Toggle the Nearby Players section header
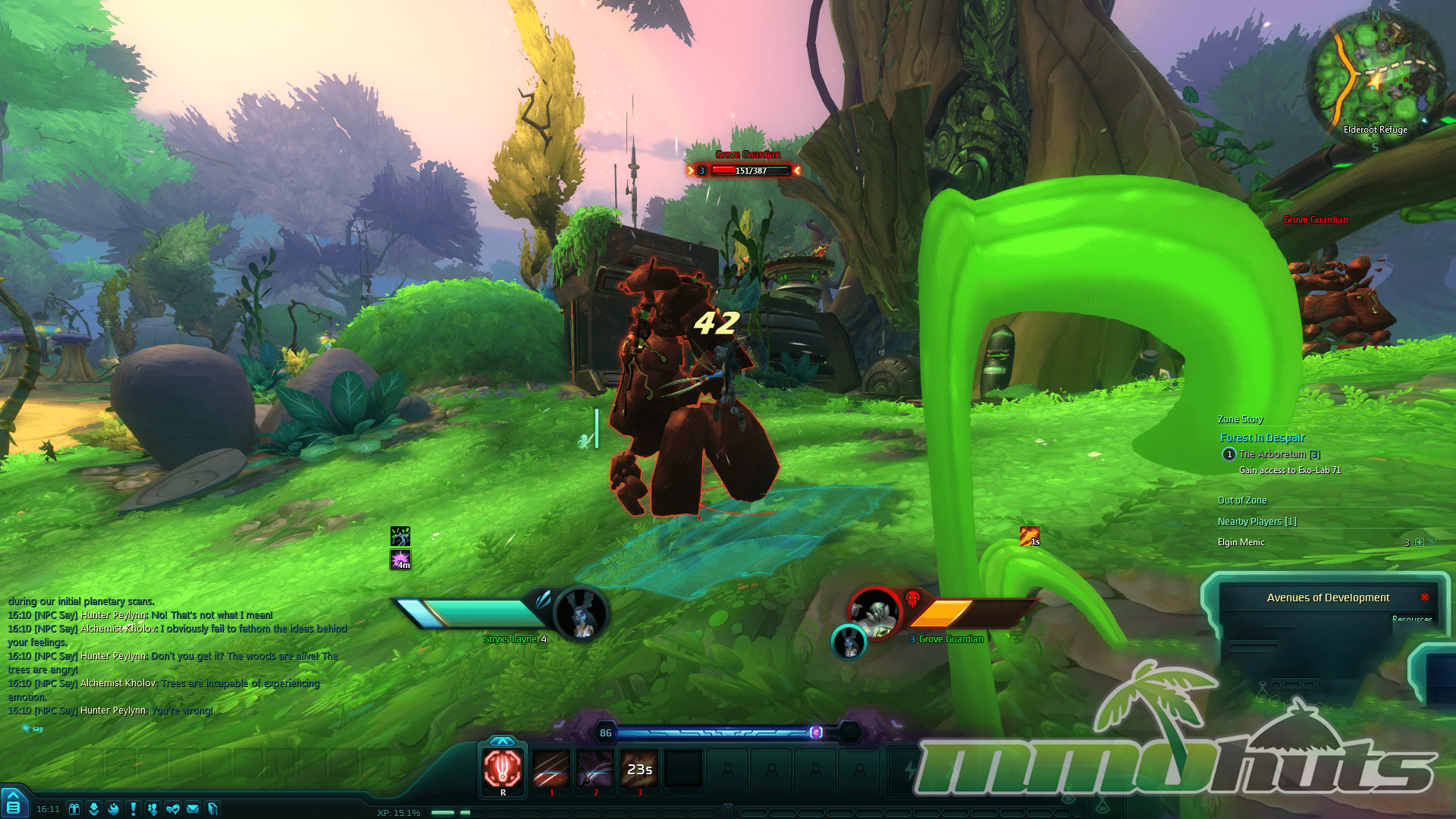Viewport: 1456px width, 819px height. pyautogui.click(x=1257, y=522)
